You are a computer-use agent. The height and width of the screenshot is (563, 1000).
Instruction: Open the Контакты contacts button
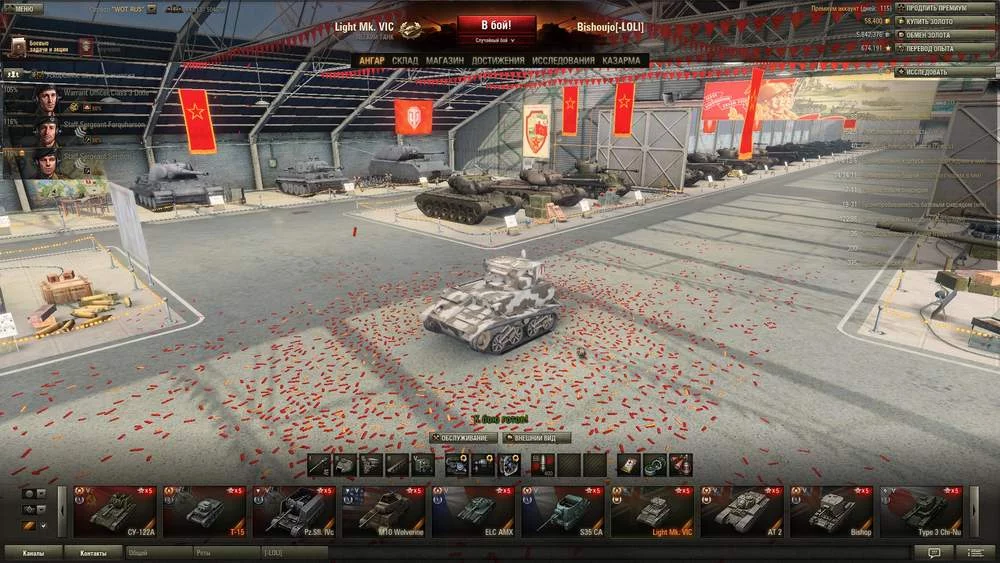tap(93, 552)
